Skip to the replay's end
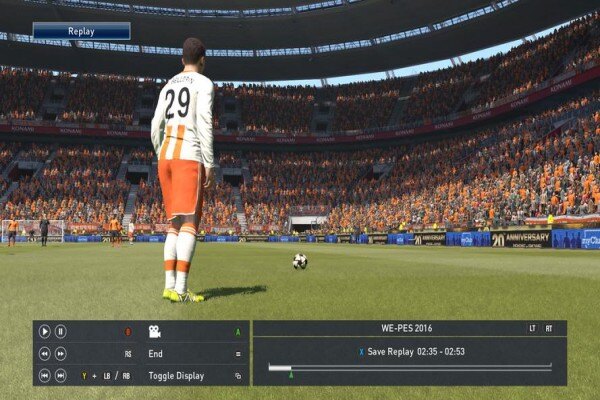This screenshot has width=600, height=400. (x=61, y=375)
